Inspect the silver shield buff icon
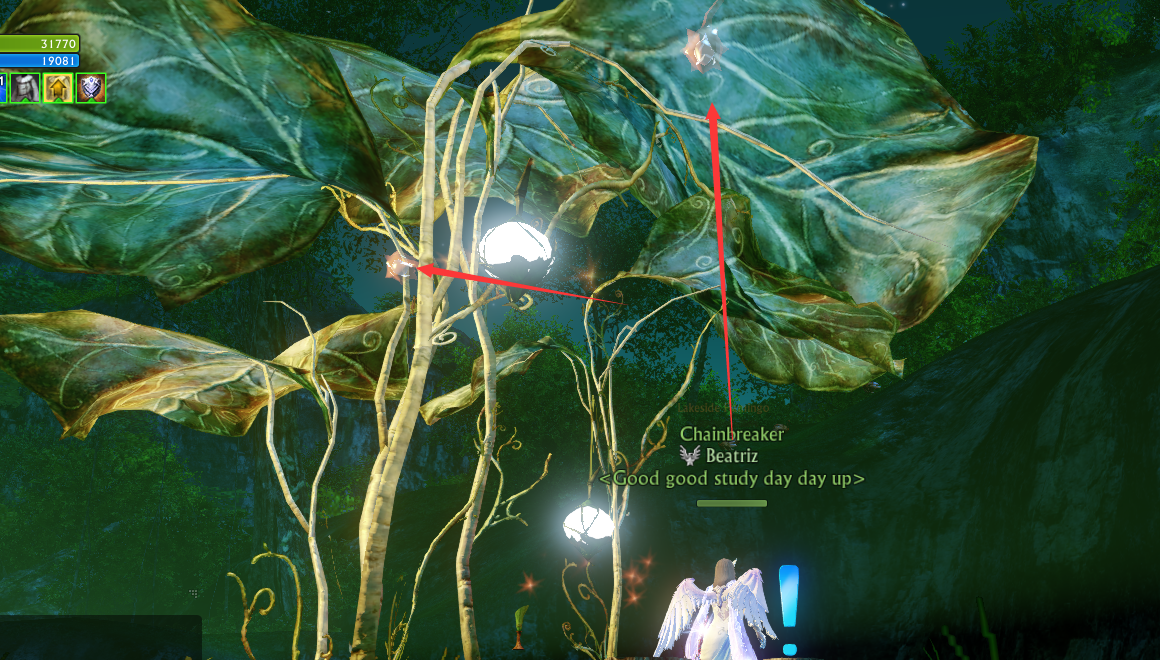 point(91,88)
